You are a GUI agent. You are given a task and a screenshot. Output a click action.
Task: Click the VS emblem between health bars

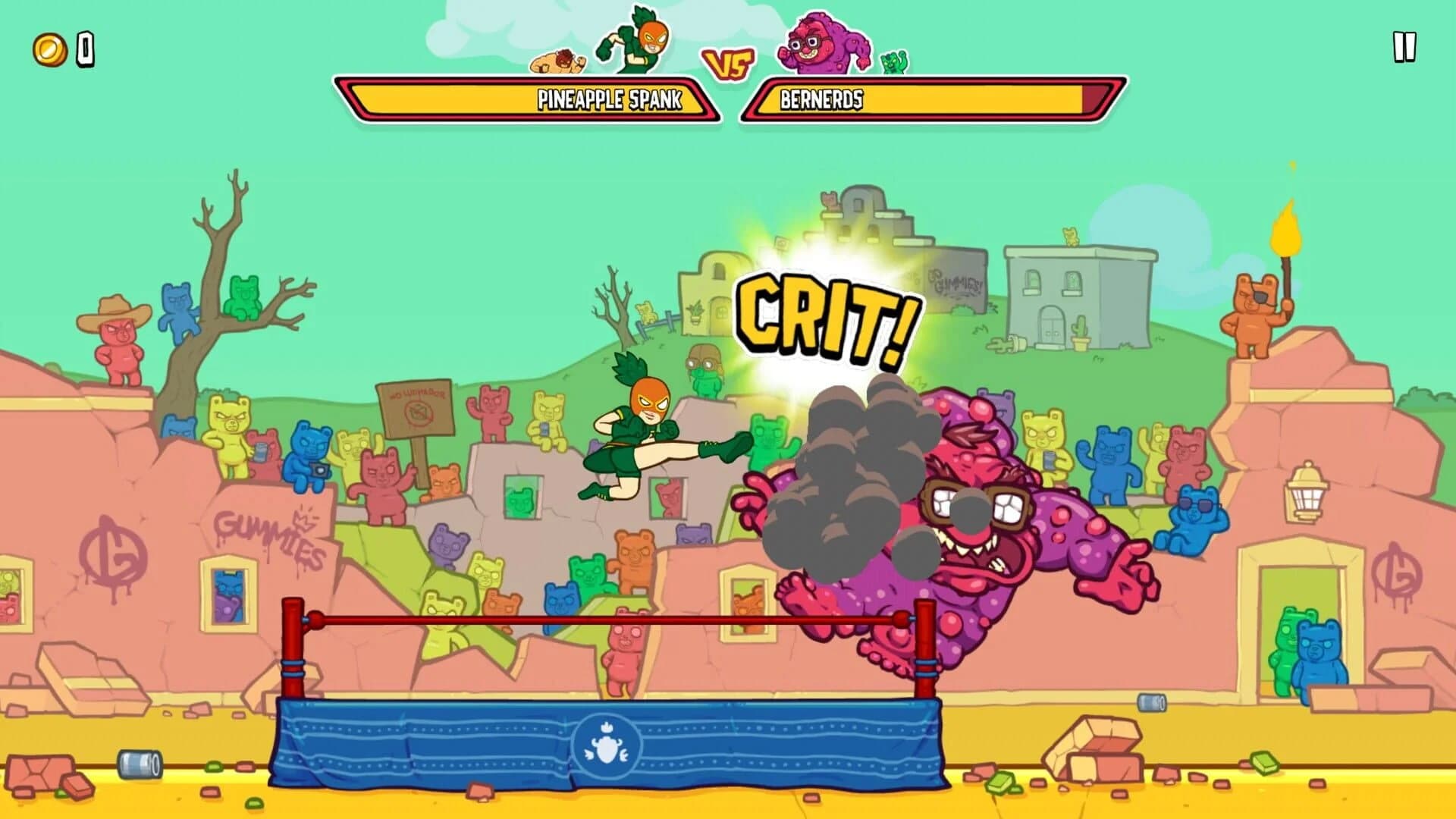click(728, 64)
